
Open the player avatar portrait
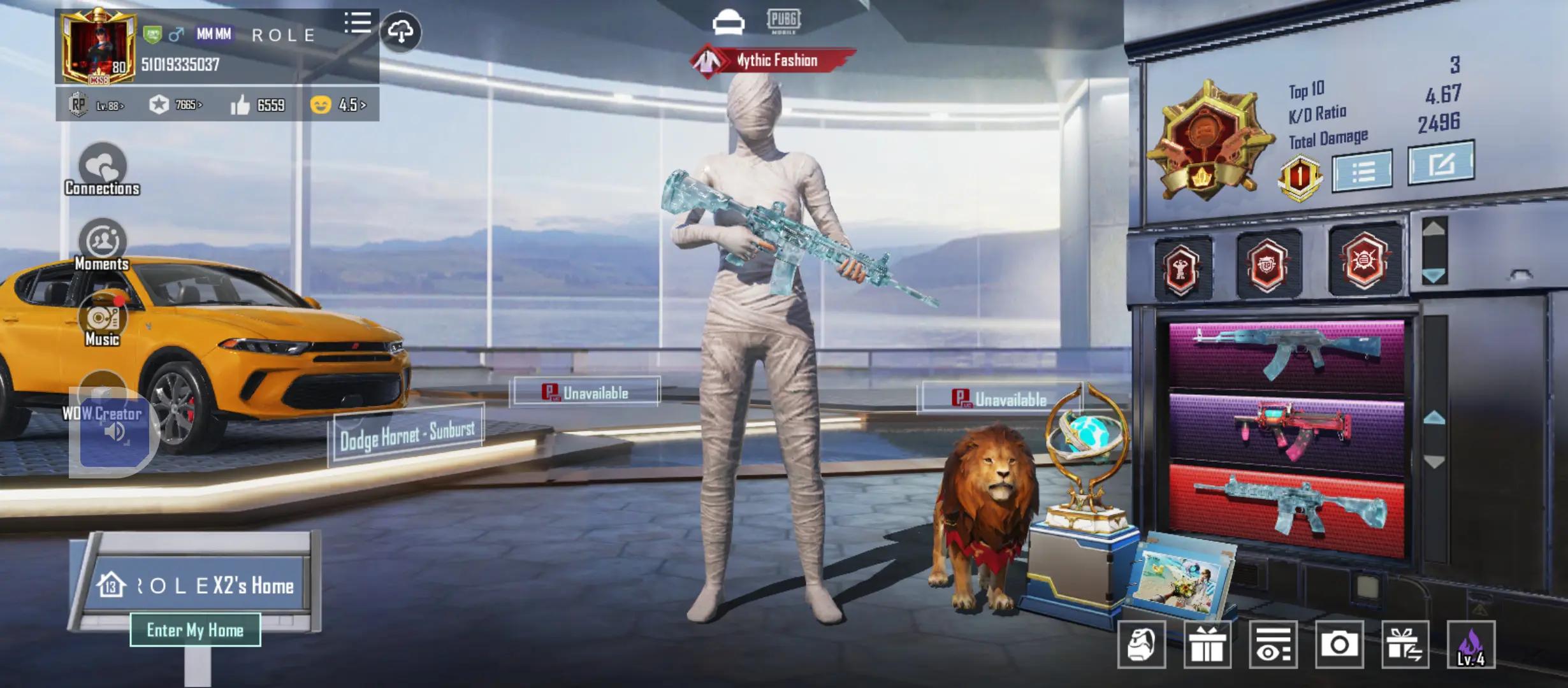98,48
